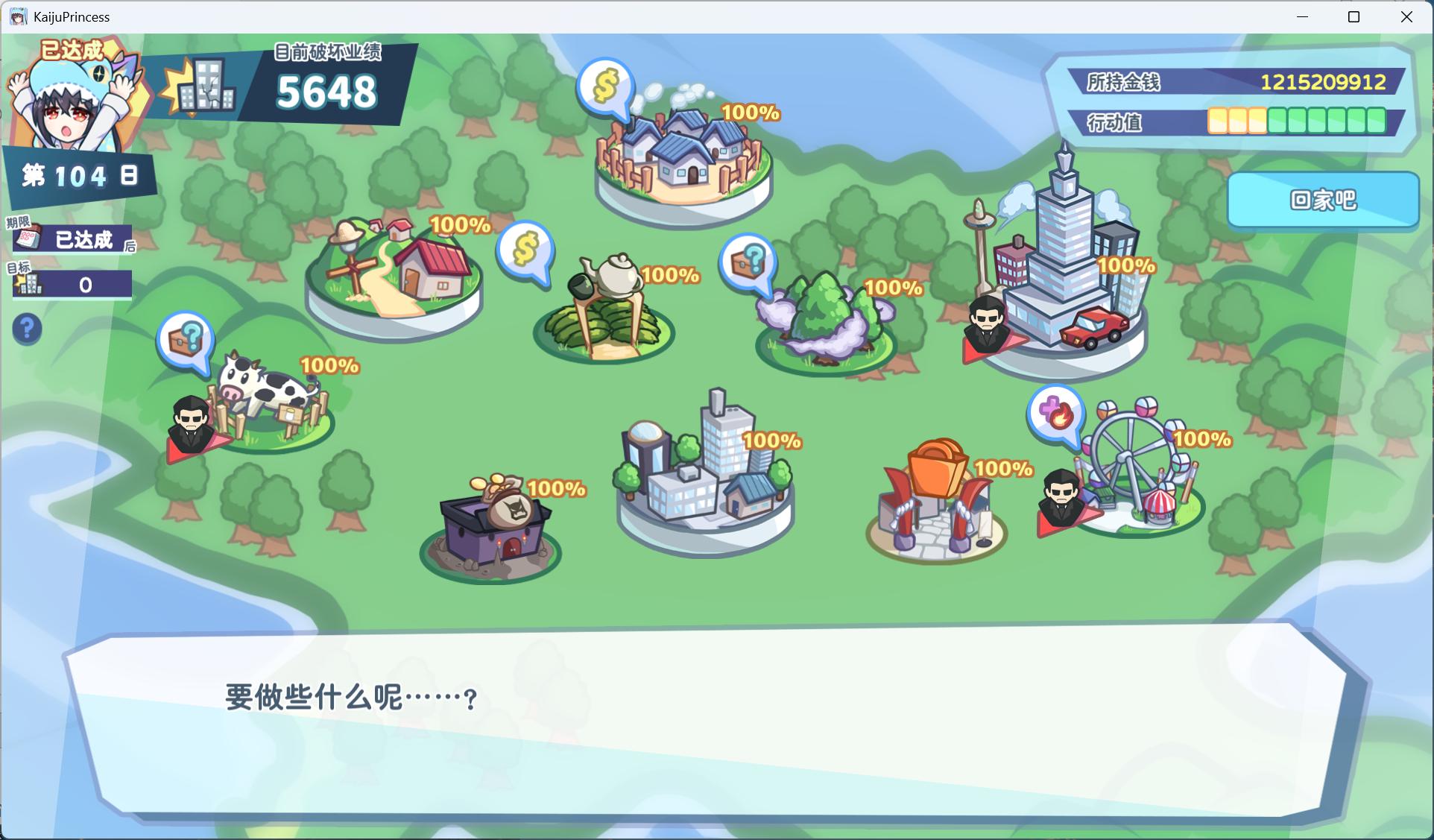1434x840 pixels.
Task: Open the blue question mark help icon
Action: [28, 329]
